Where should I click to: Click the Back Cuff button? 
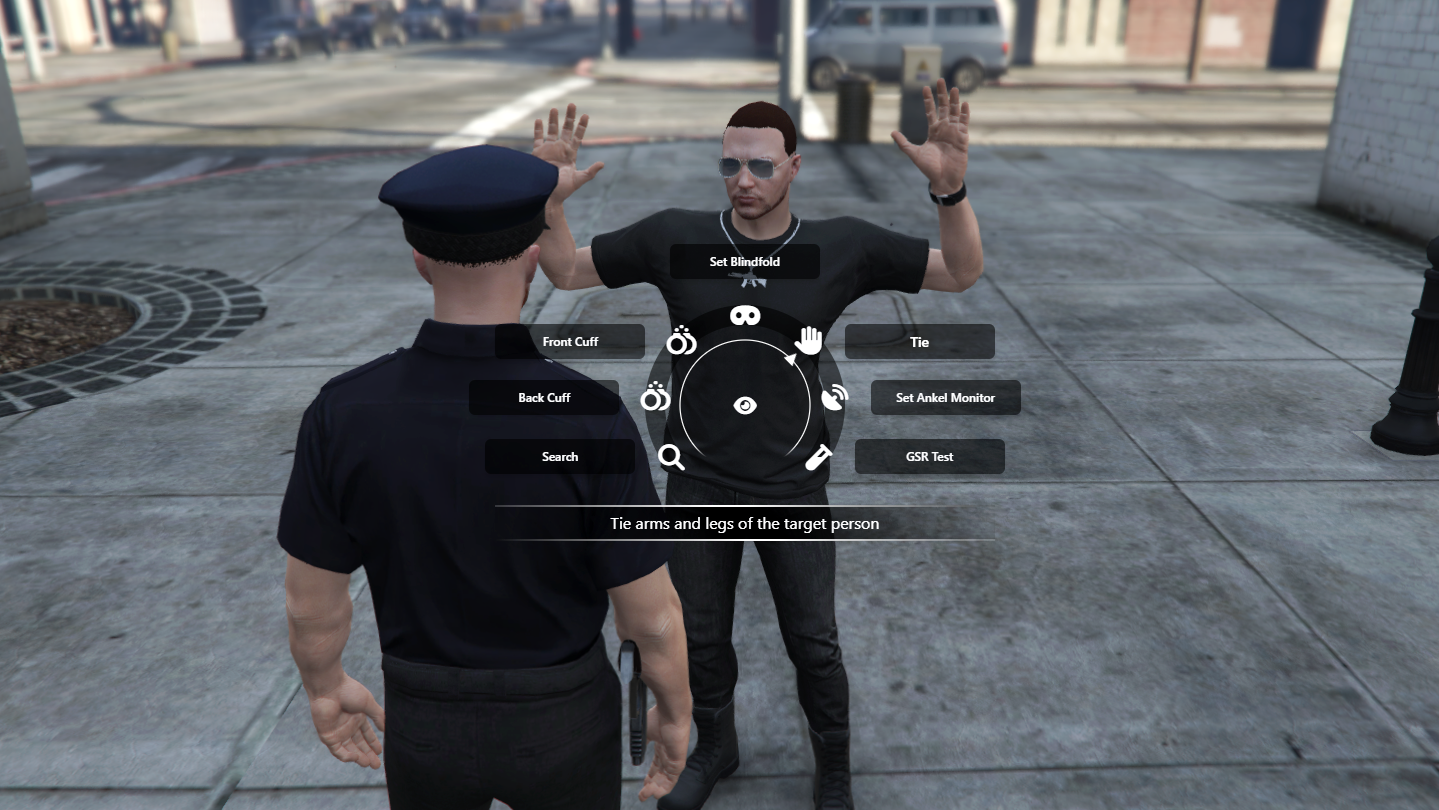pyautogui.click(x=544, y=398)
